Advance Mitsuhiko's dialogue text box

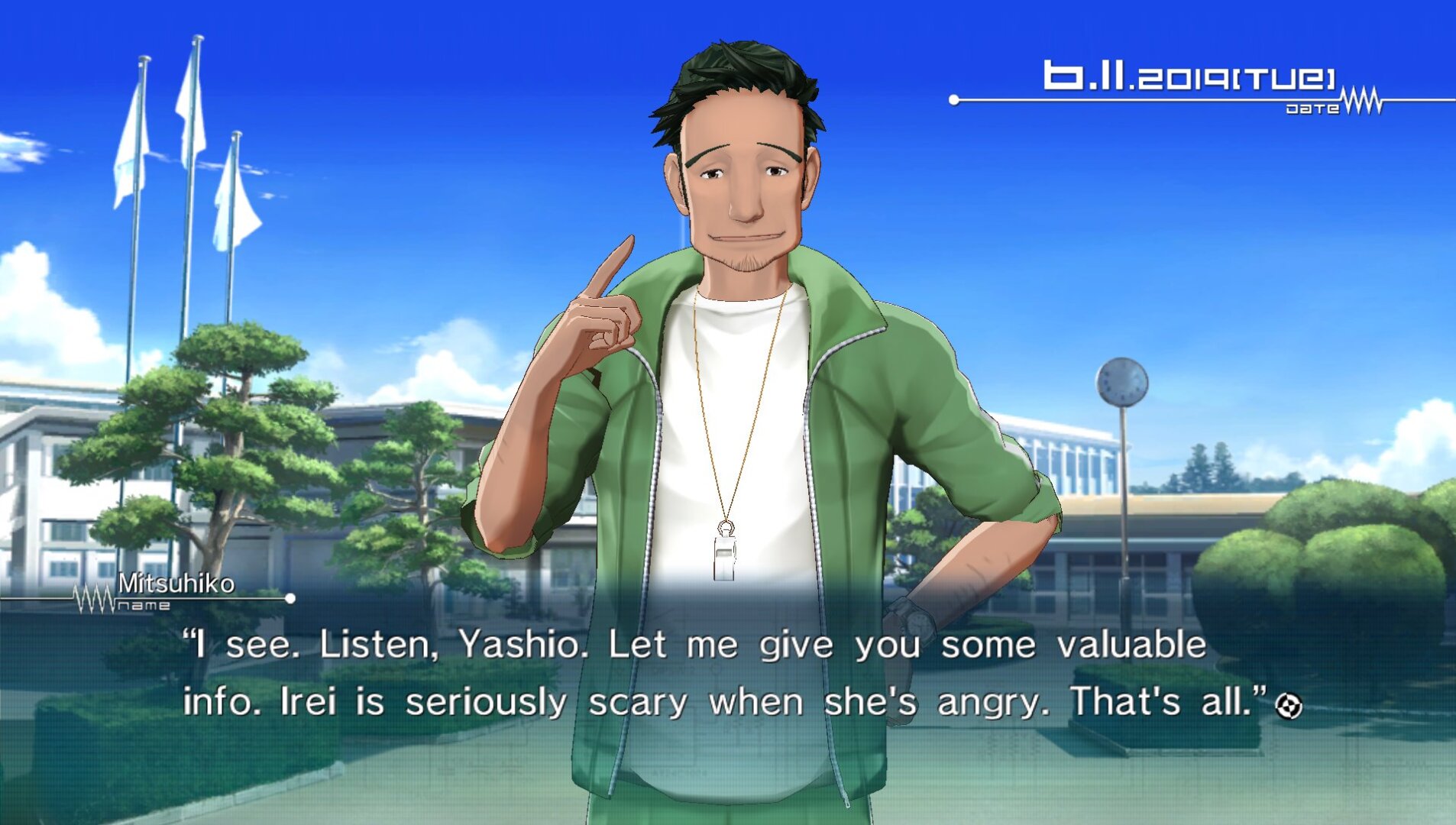coord(695,674)
